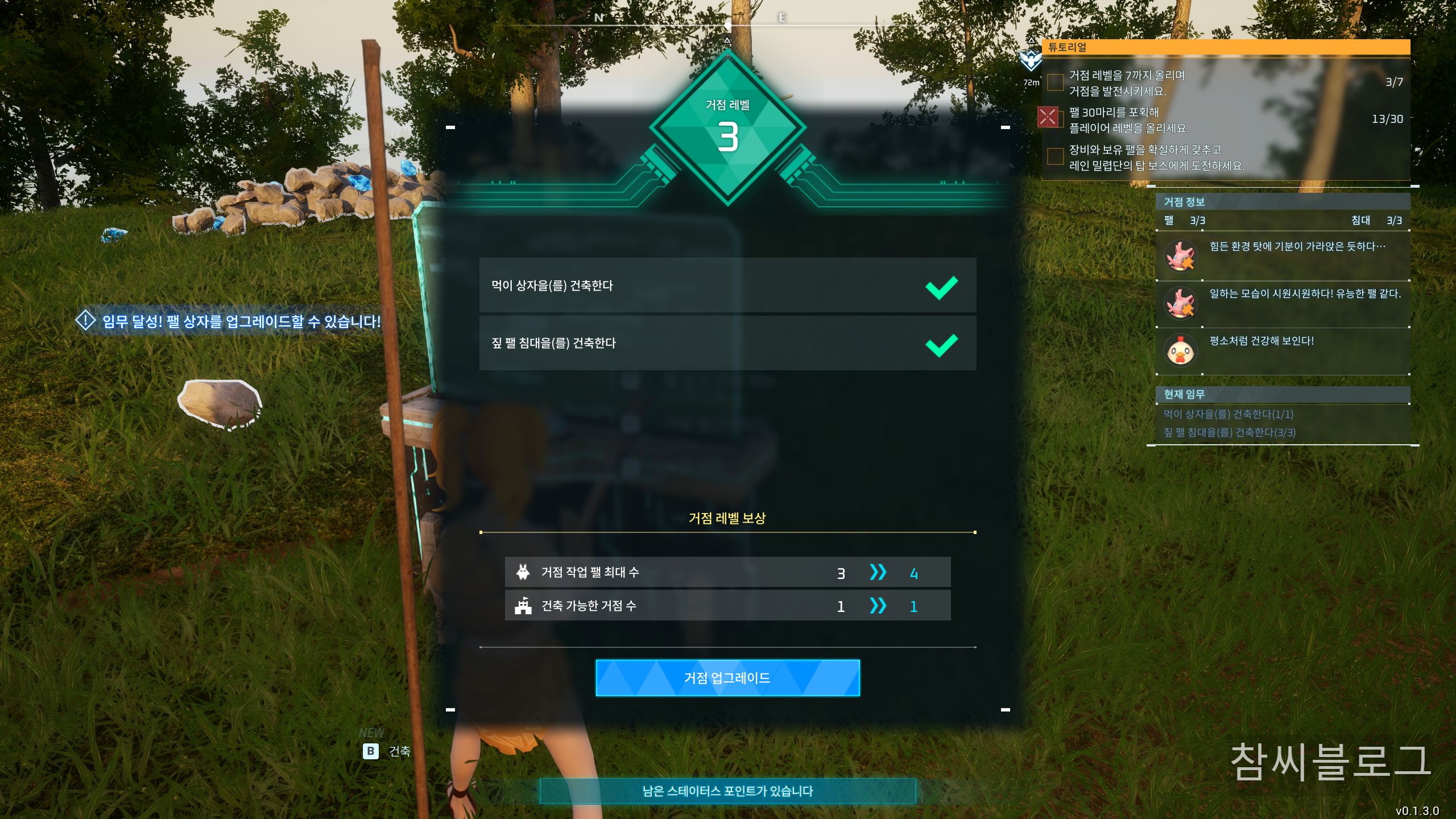Click the Pal icon beside base work Pal count
The image size is (1456, 819).
(523, 573)
